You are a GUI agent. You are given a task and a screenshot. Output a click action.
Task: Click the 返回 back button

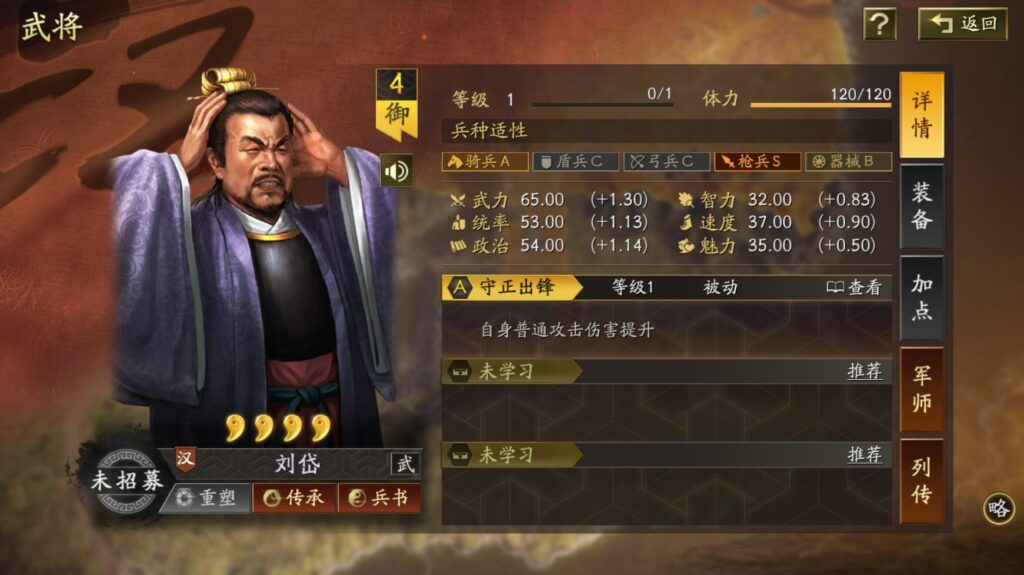point(963,24)
